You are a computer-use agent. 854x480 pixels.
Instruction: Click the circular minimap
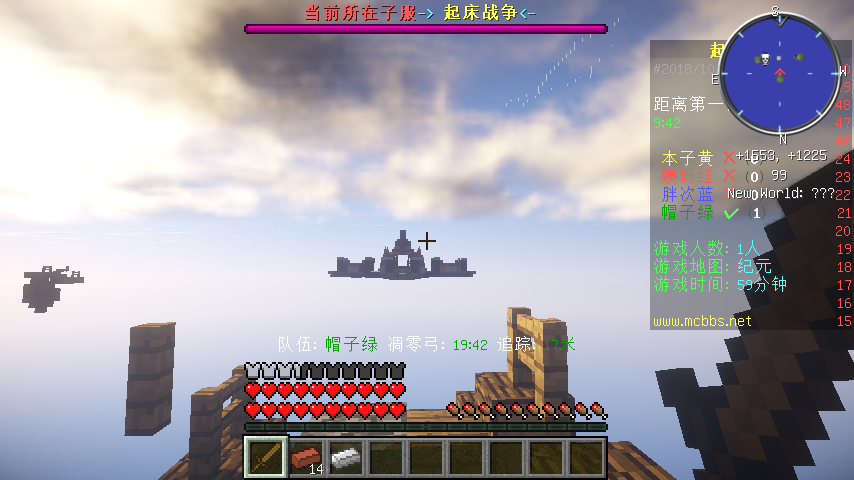[779, 73]
